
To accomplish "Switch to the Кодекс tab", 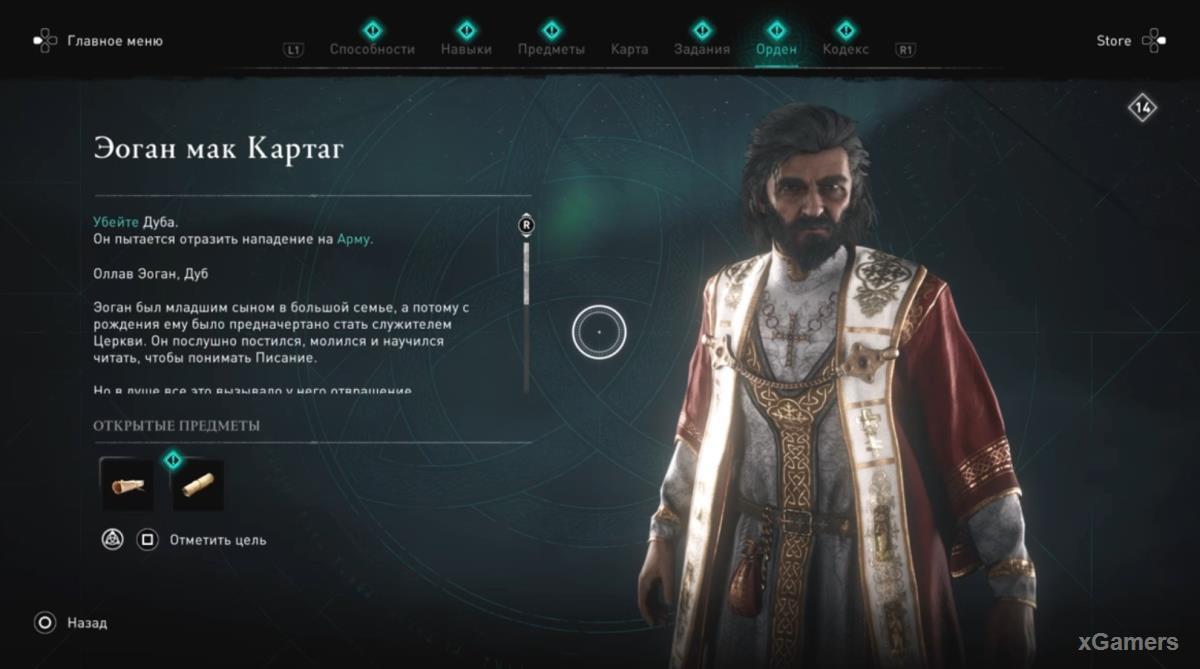I will 846,49.
